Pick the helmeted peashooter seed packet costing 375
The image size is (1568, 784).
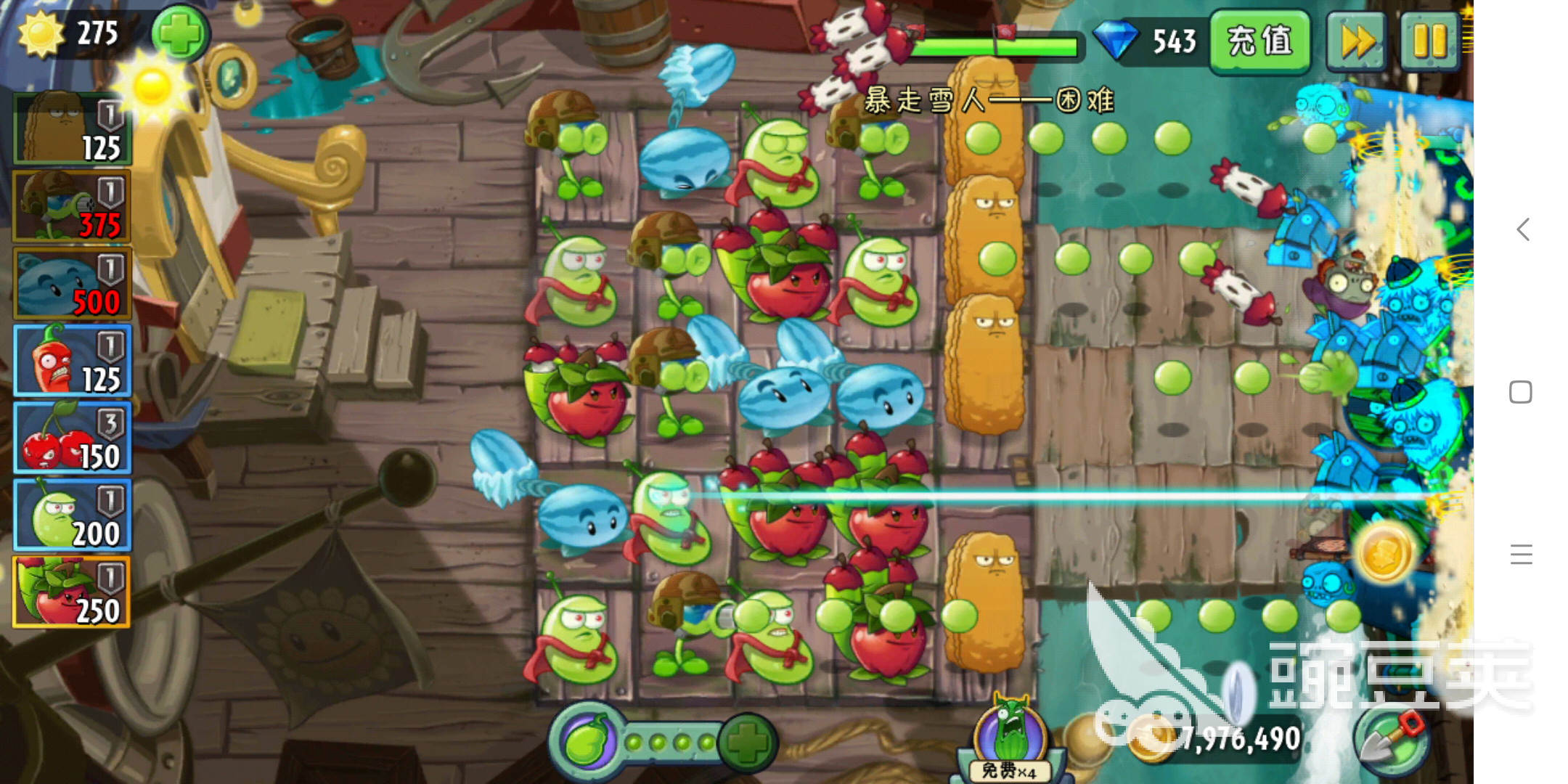(x=72, y=206)
